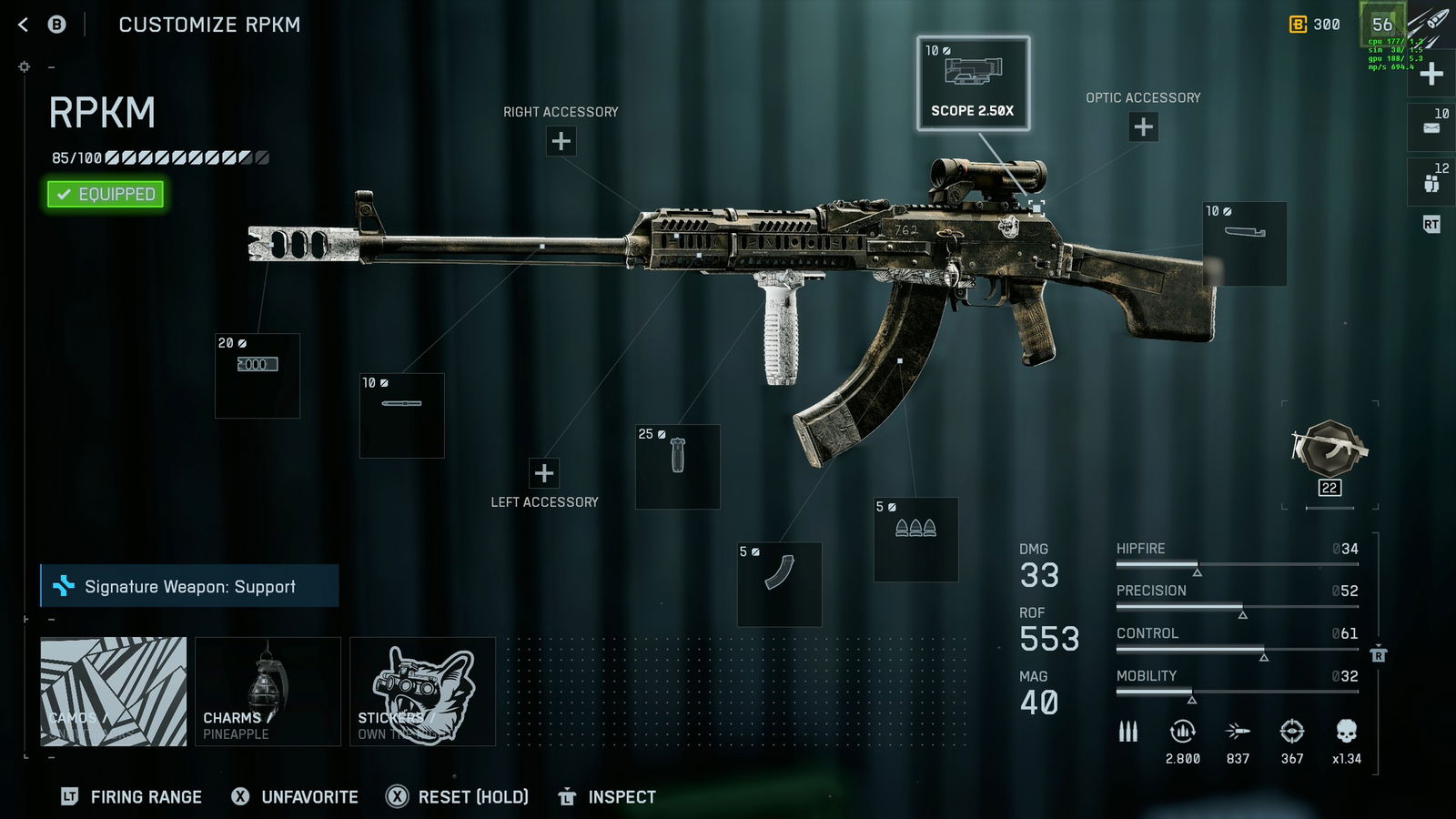The image size is (1456, 819).
Task: Open the Scope 2.50X optic slot
Action: [973, 84]
